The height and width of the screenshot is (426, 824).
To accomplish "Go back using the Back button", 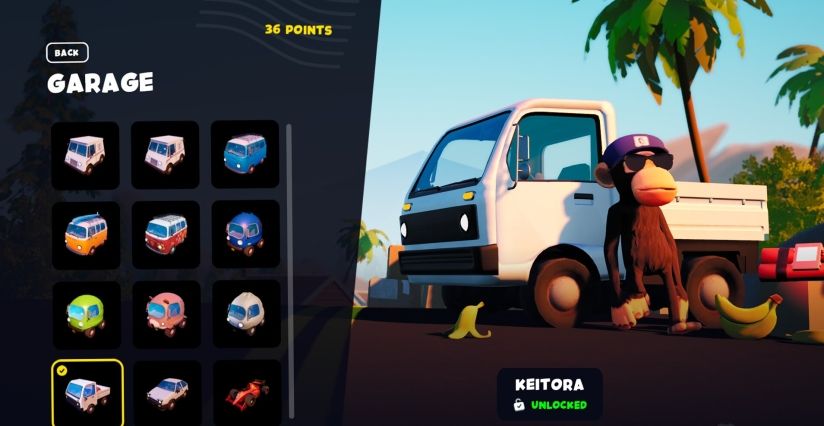I will (67, 53).
